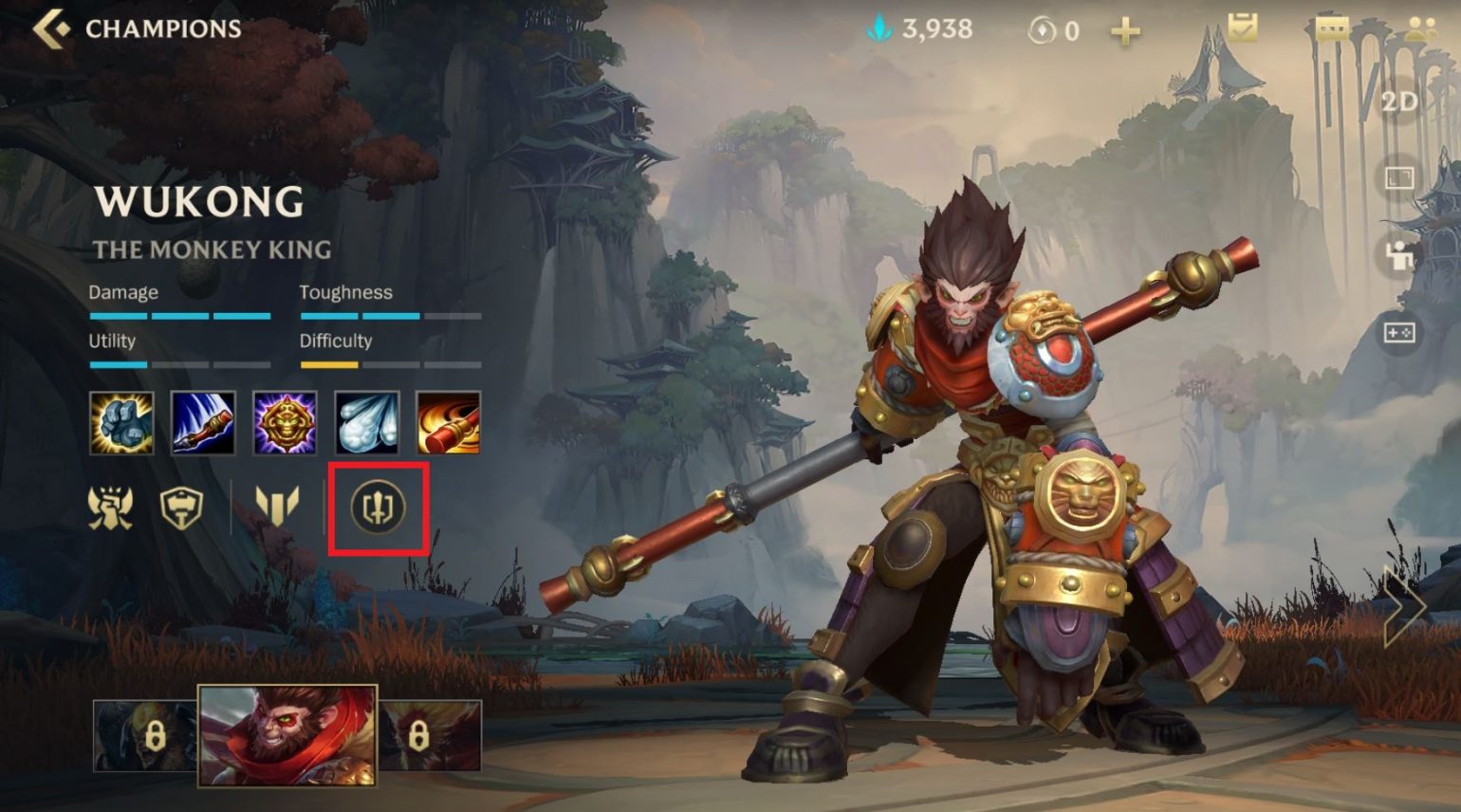Viewport: 1461px width, 812px height.
Task: View the staff strike ability icon
Action: click(203, 422)
